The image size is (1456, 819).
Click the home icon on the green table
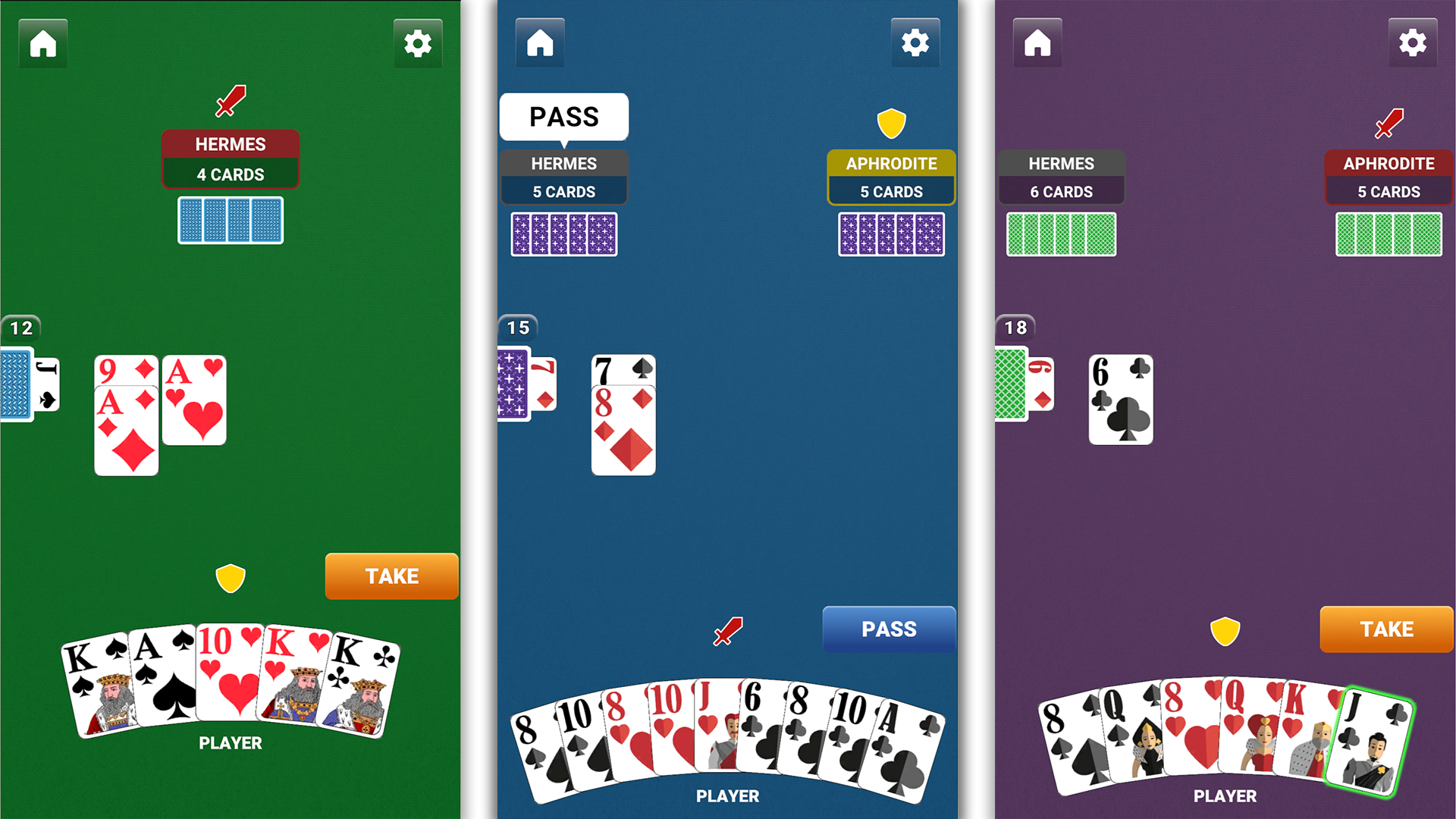(x=42, y=43)
